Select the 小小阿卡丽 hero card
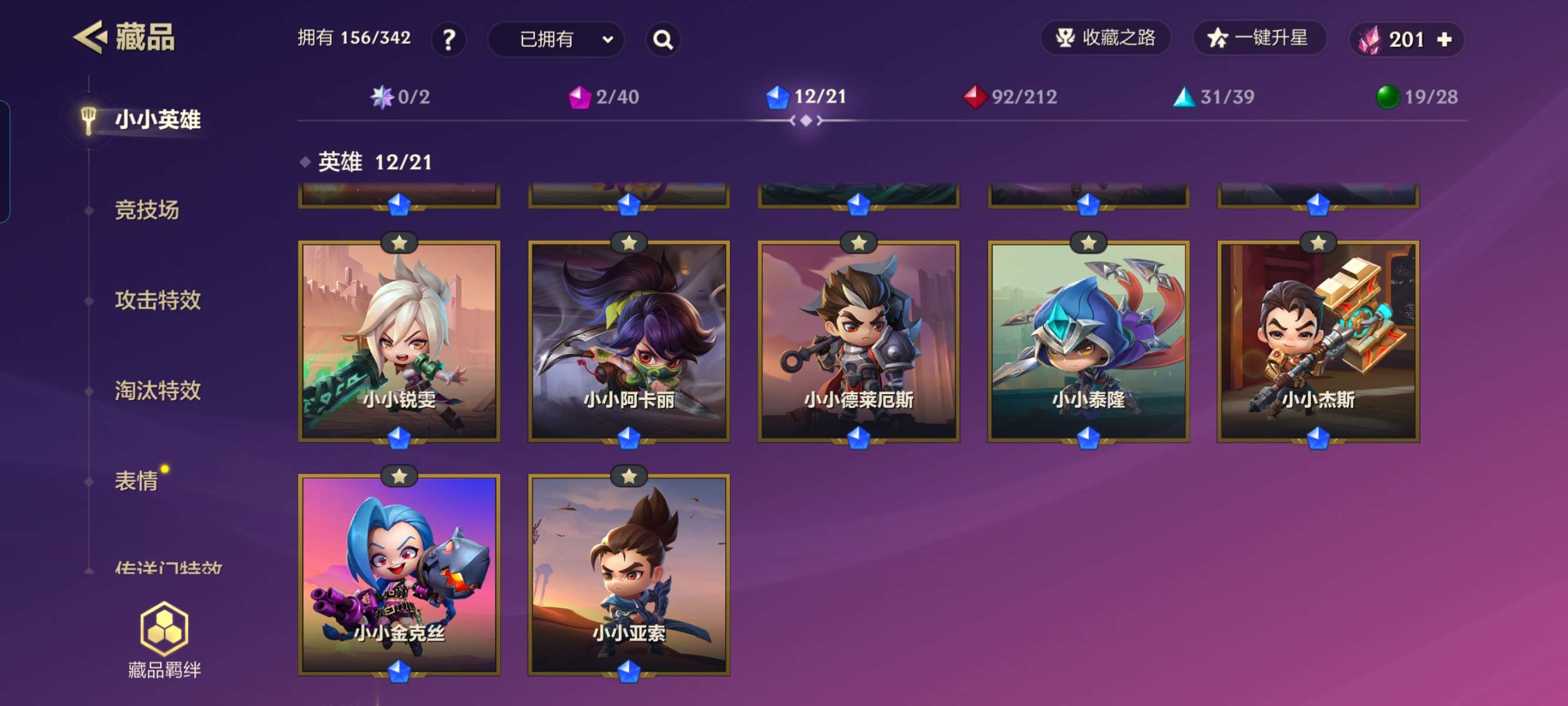Screen dimensions: 1568x706 [629, 341]
